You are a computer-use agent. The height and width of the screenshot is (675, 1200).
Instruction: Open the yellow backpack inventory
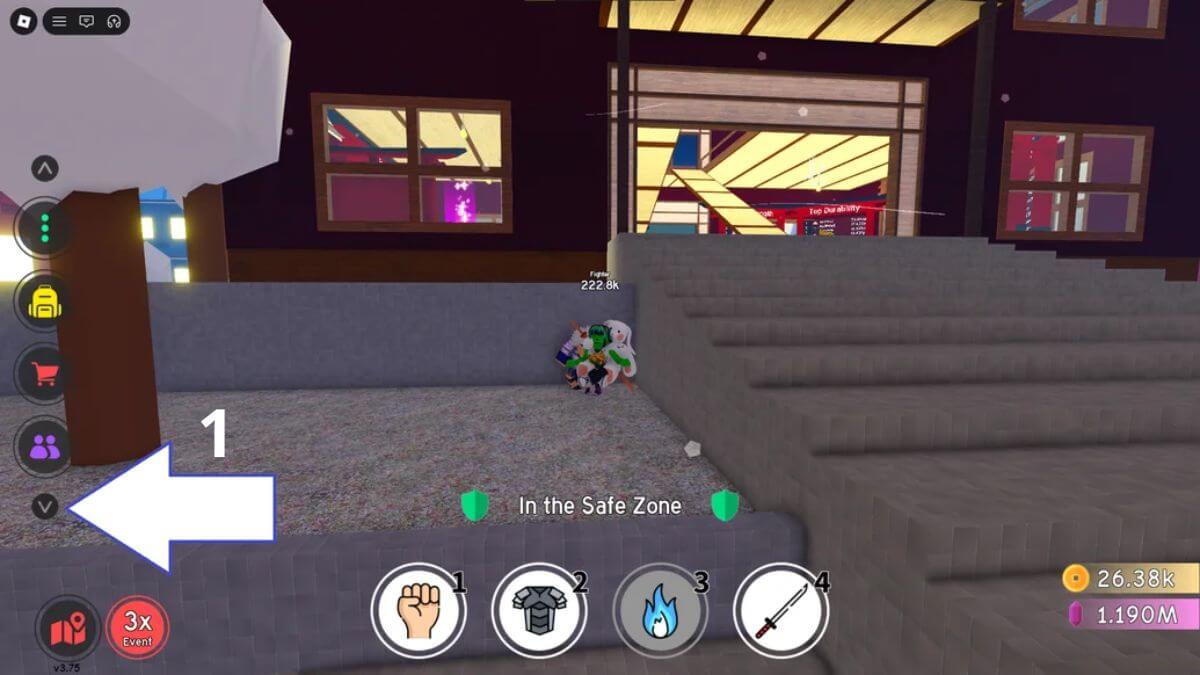pyautogui.click(x=44, y=301)
